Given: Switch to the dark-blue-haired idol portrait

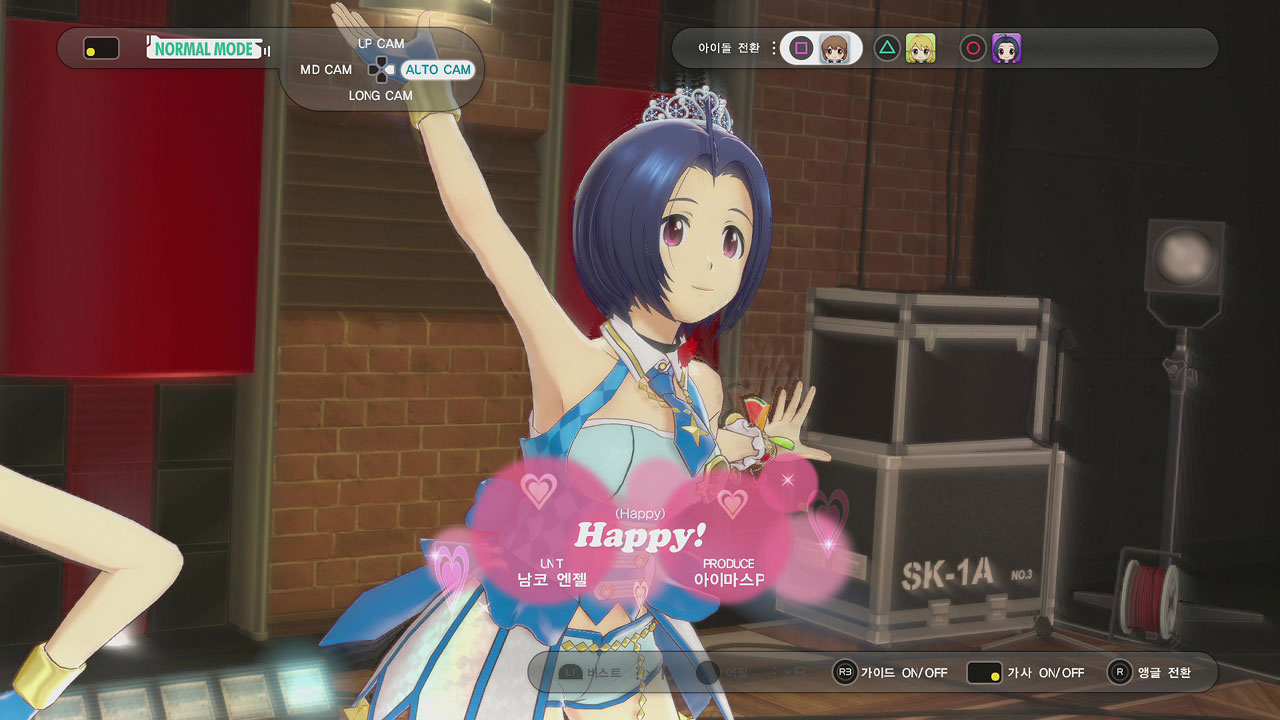Looking at the screenshot, I should click(x=1006, y=48).
